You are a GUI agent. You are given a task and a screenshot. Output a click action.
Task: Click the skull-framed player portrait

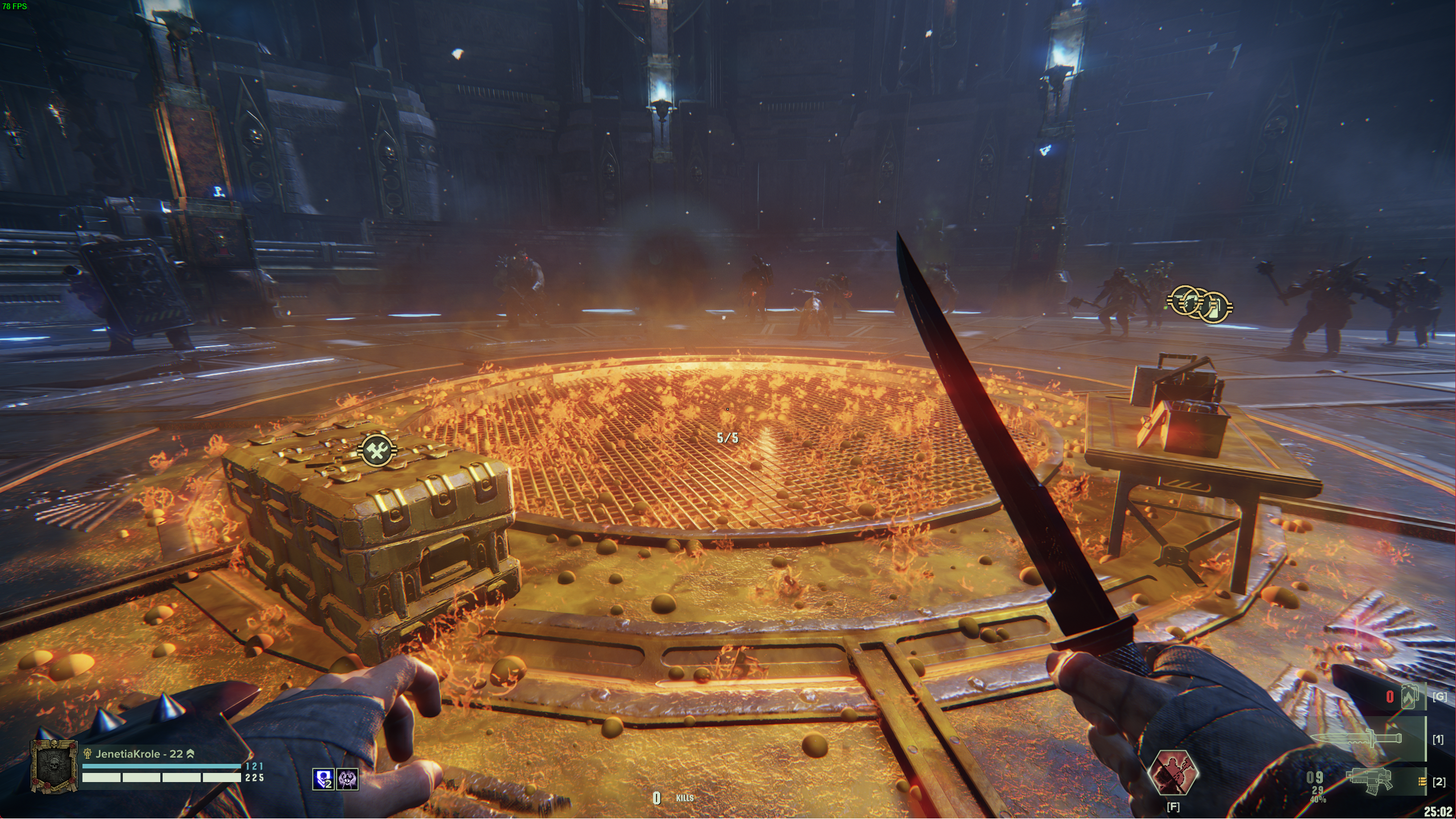(x=54, y=767)
